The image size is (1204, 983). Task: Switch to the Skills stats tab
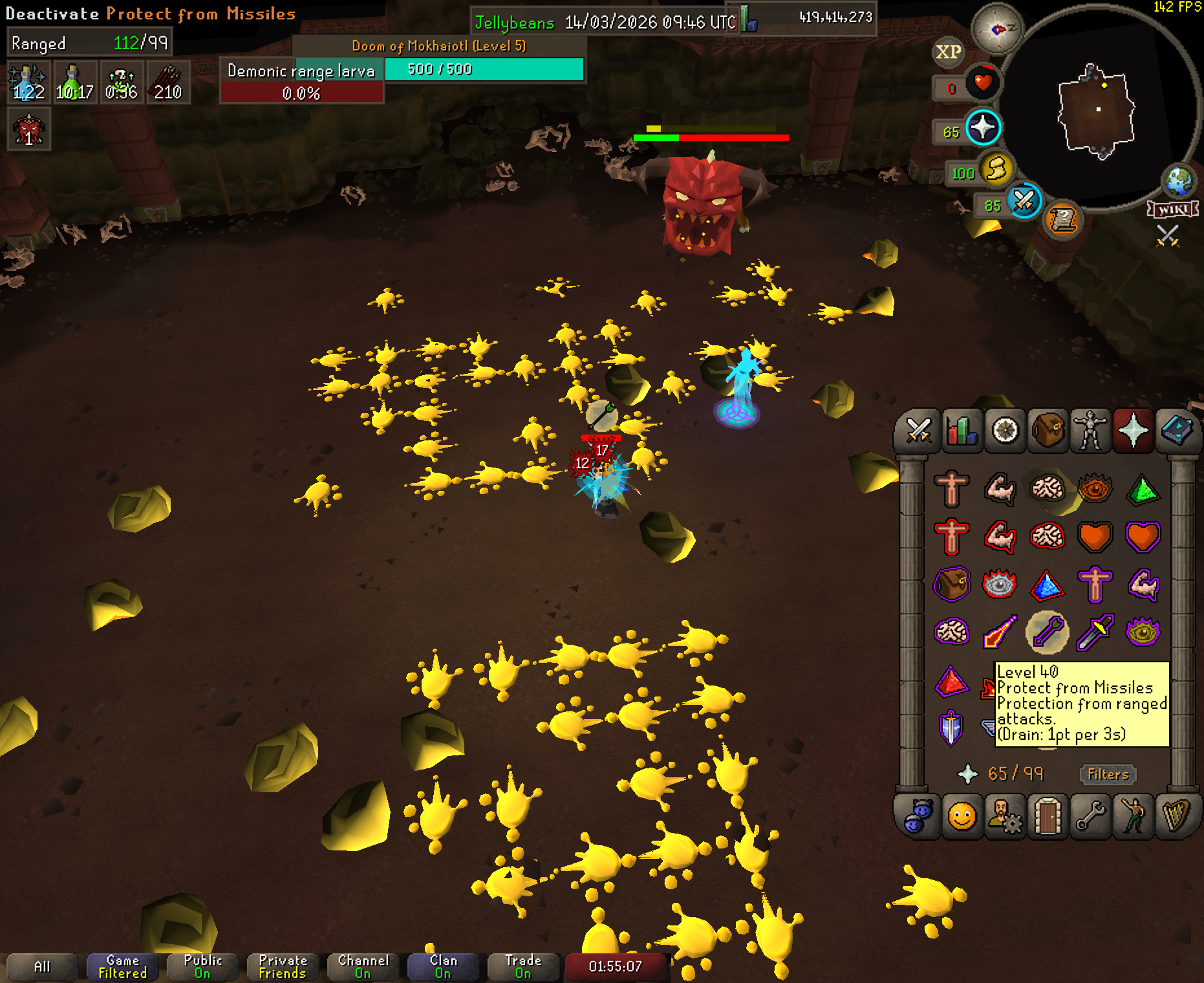pos(962,430)
